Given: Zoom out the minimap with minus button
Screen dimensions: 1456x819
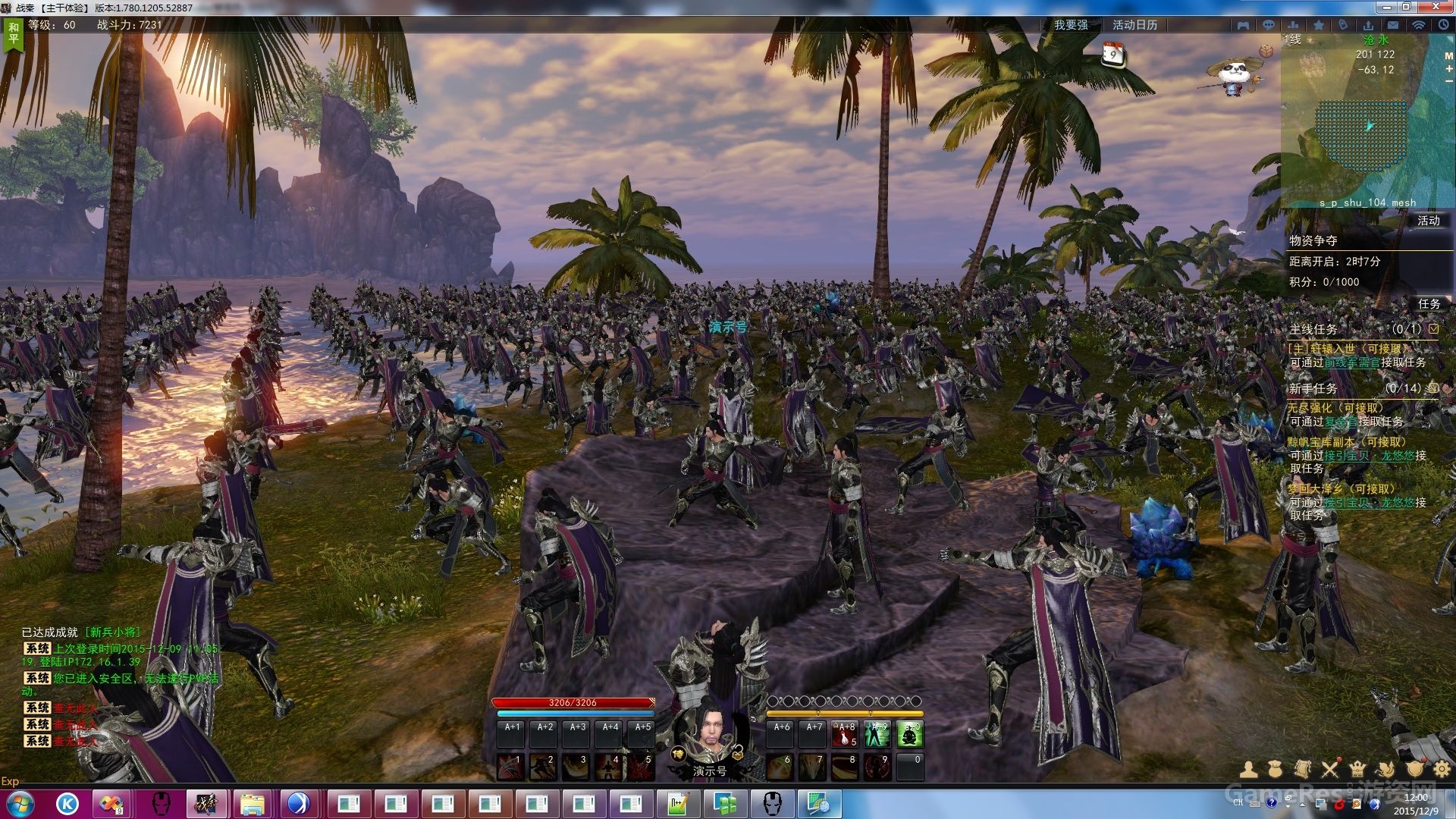Looking at the screenshot, I should click(1448, 82).
